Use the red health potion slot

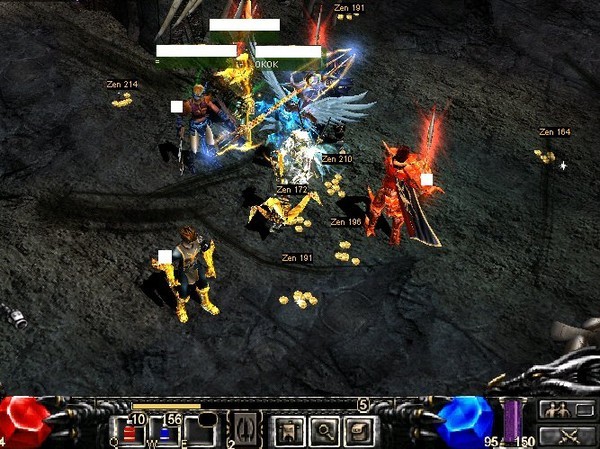point(130,431)
